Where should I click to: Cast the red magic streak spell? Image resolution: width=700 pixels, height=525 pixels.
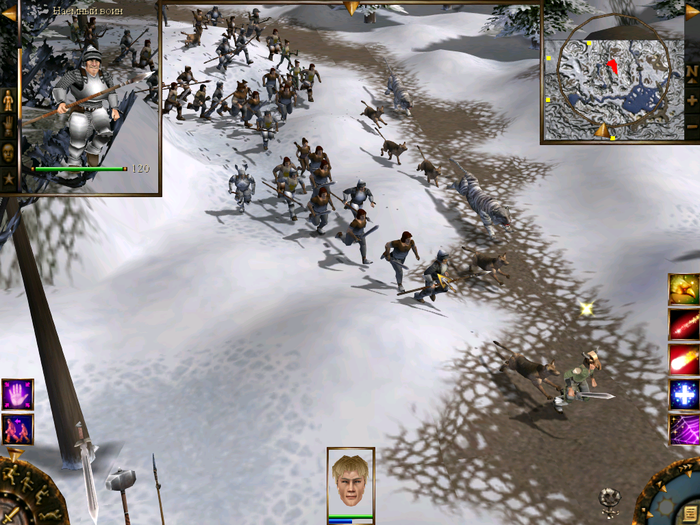[684, 324]
